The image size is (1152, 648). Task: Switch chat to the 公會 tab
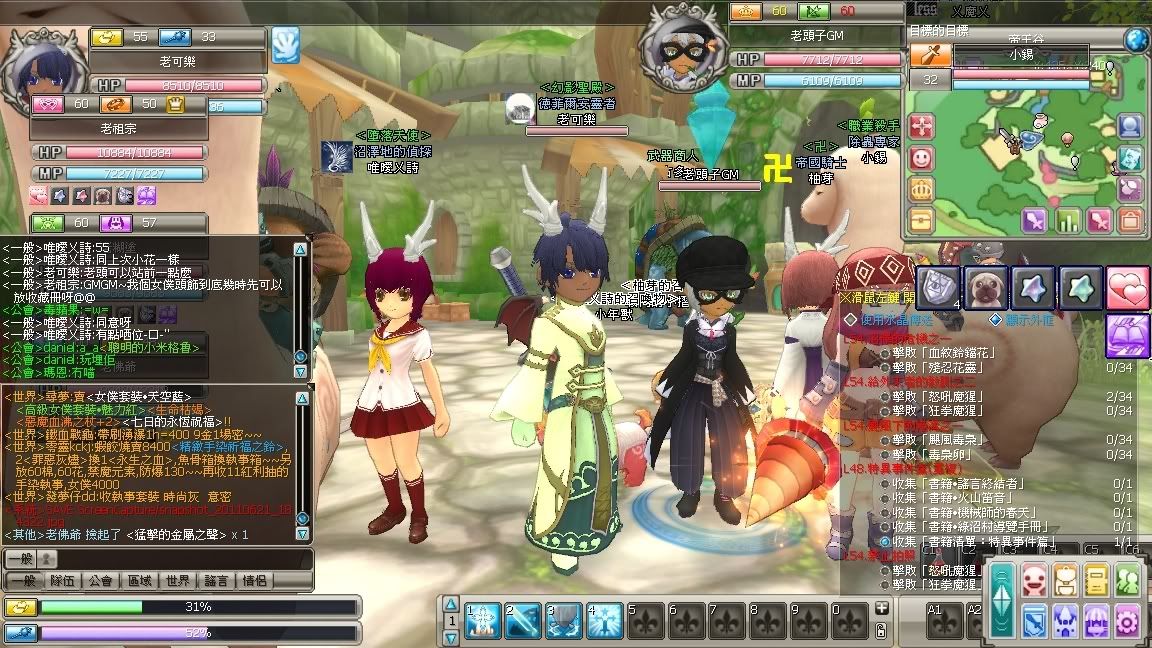[101, 580]
